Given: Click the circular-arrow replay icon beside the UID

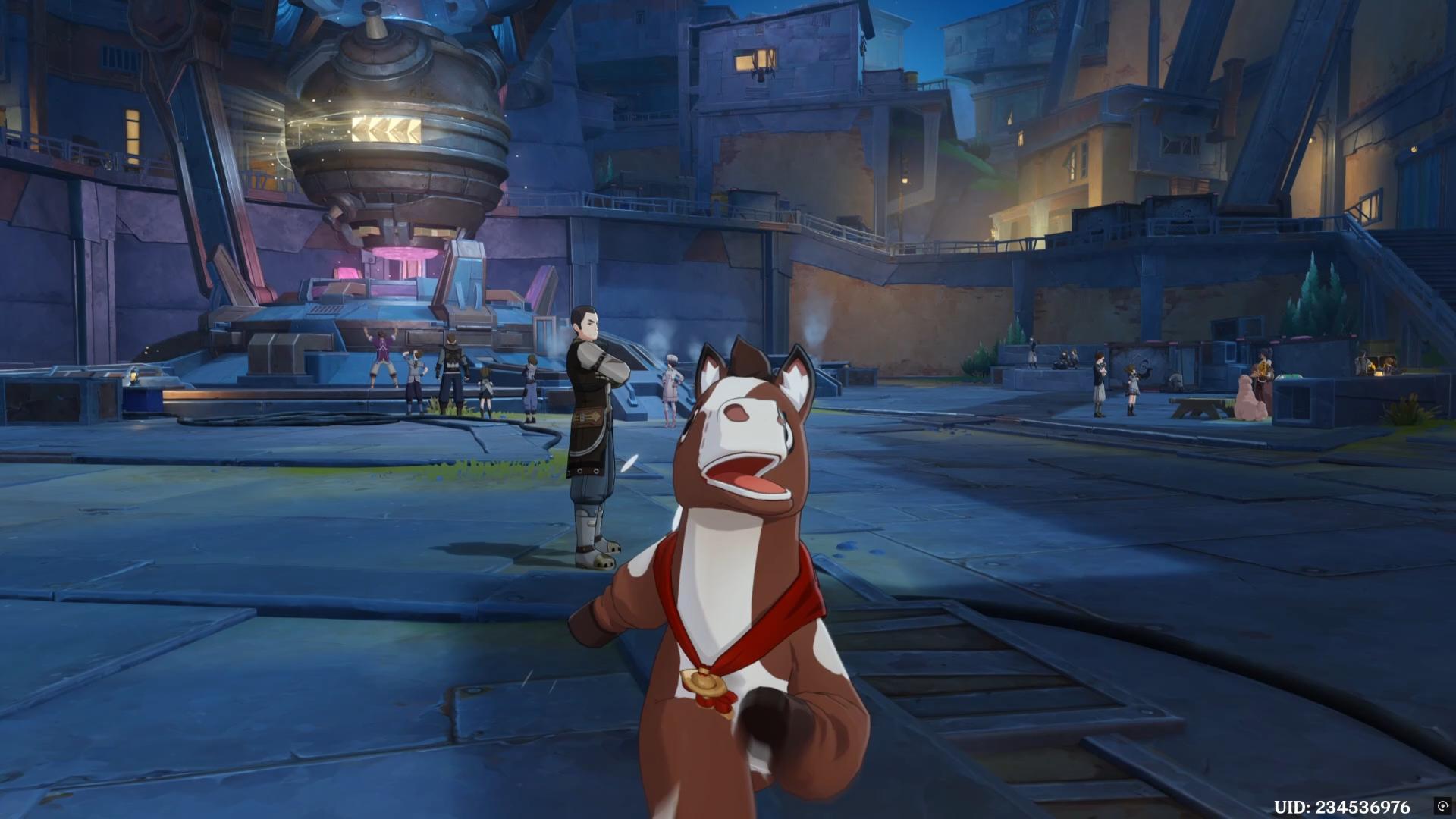Looking at the screenshot, I should point(1442,806).
